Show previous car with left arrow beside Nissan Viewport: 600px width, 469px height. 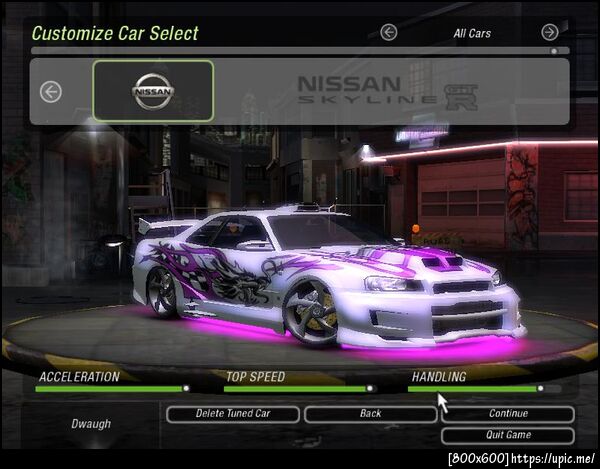pos(50,91)
